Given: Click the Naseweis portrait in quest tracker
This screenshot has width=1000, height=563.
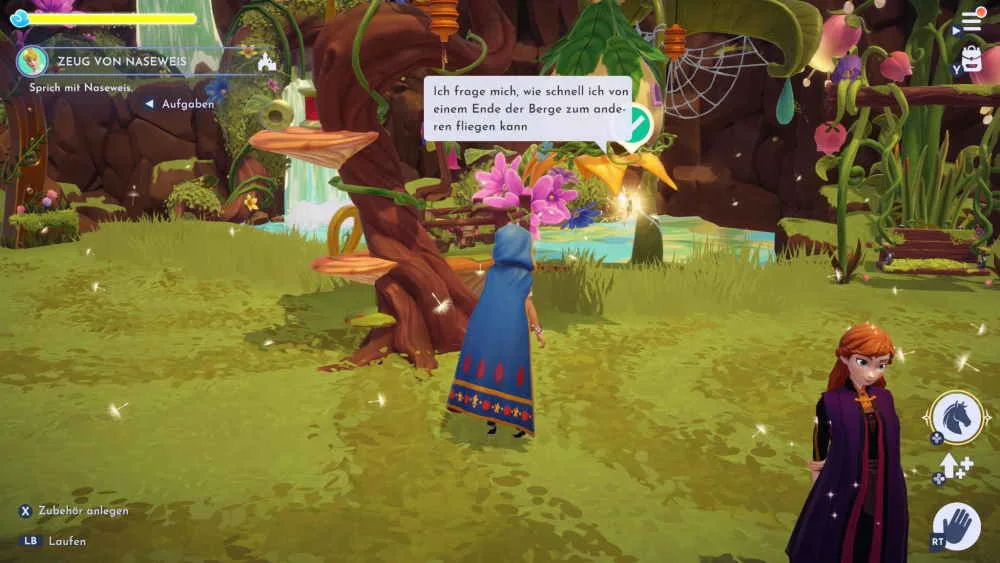Looking at the screenshot, I should click(x=33, y=61).
